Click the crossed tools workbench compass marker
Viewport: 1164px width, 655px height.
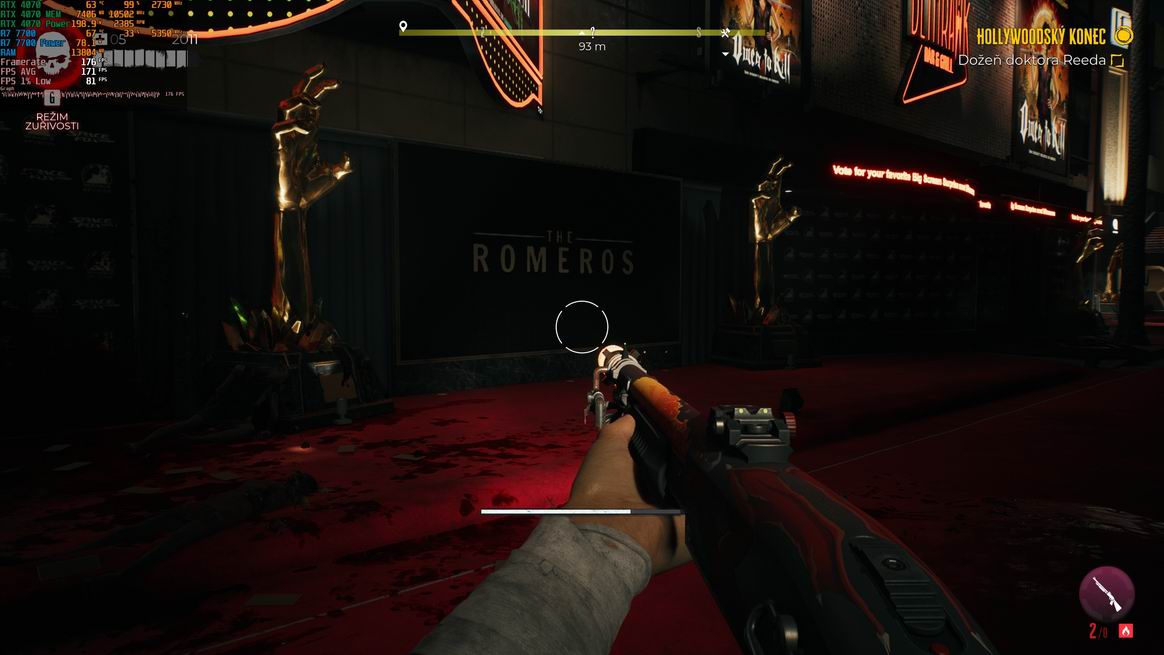coord(726,32)
